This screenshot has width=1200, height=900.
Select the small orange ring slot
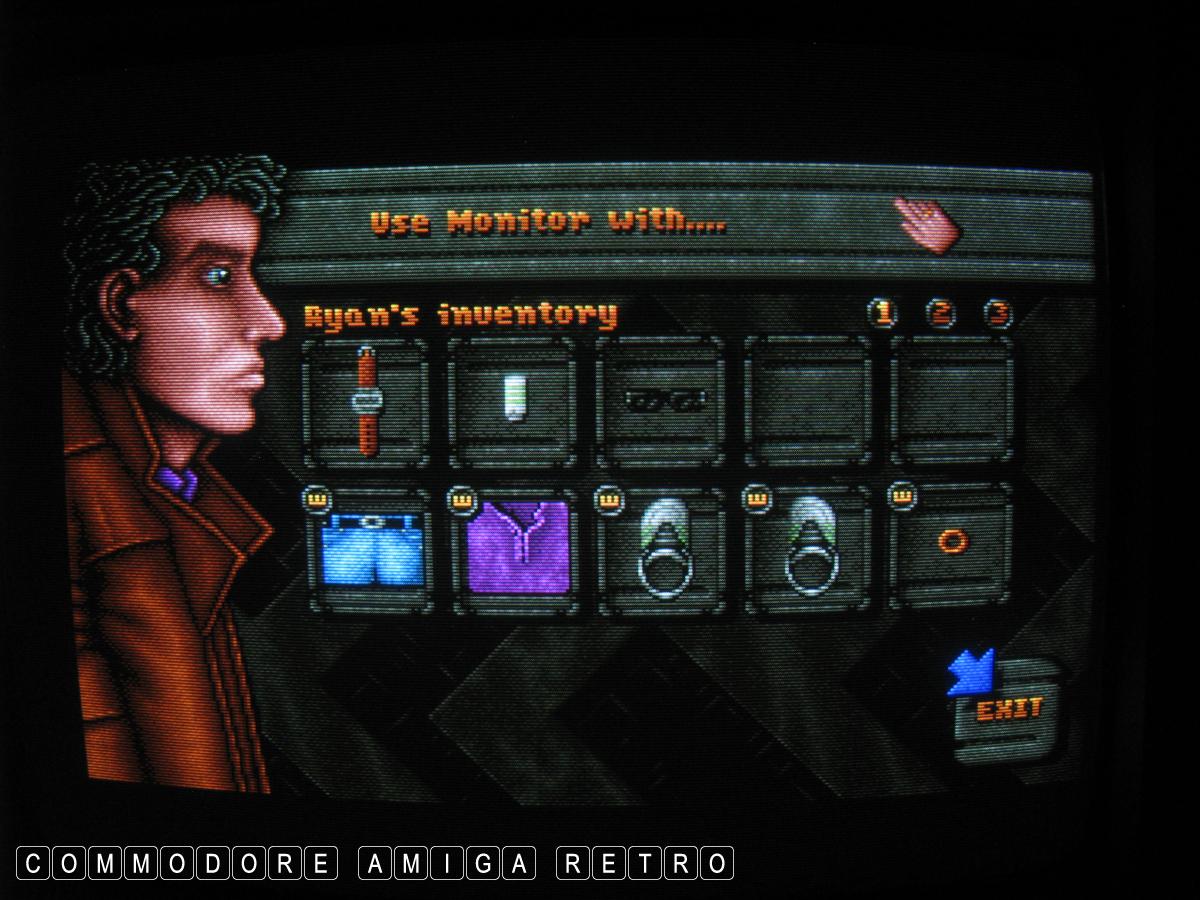click(x=952, y=543)
